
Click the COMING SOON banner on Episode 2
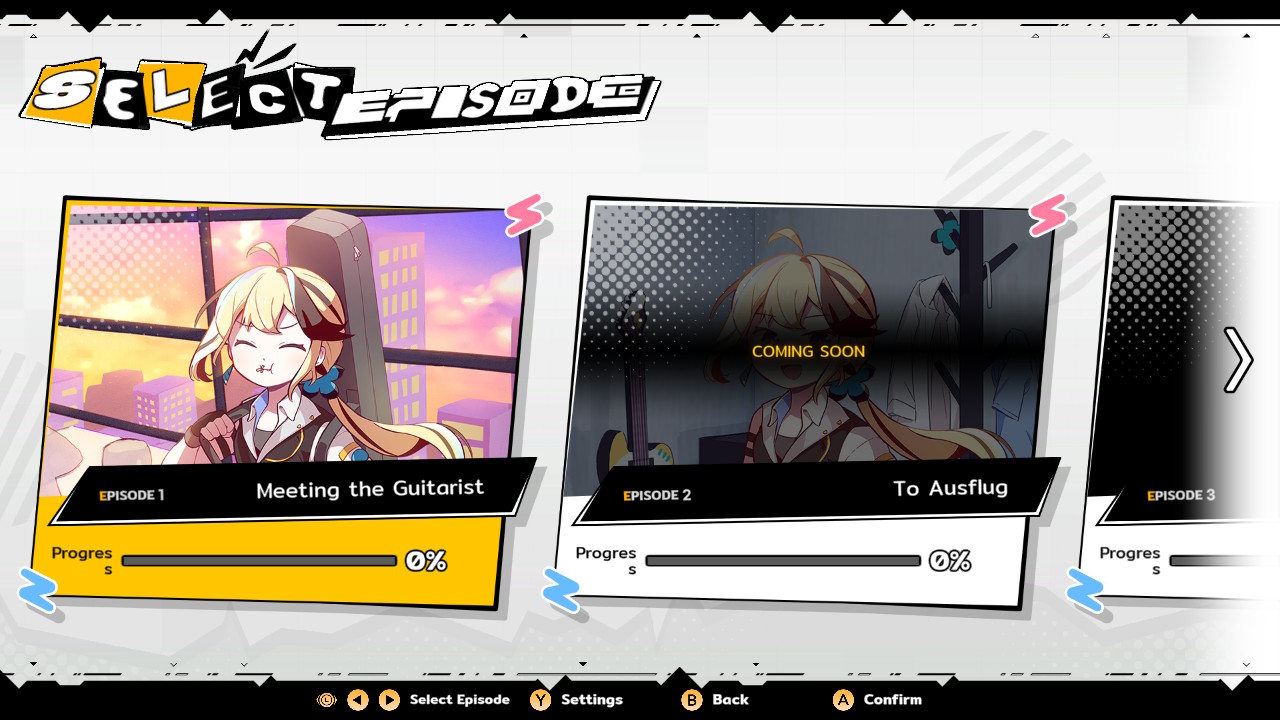pyautogui.click(x=807, y=352)
